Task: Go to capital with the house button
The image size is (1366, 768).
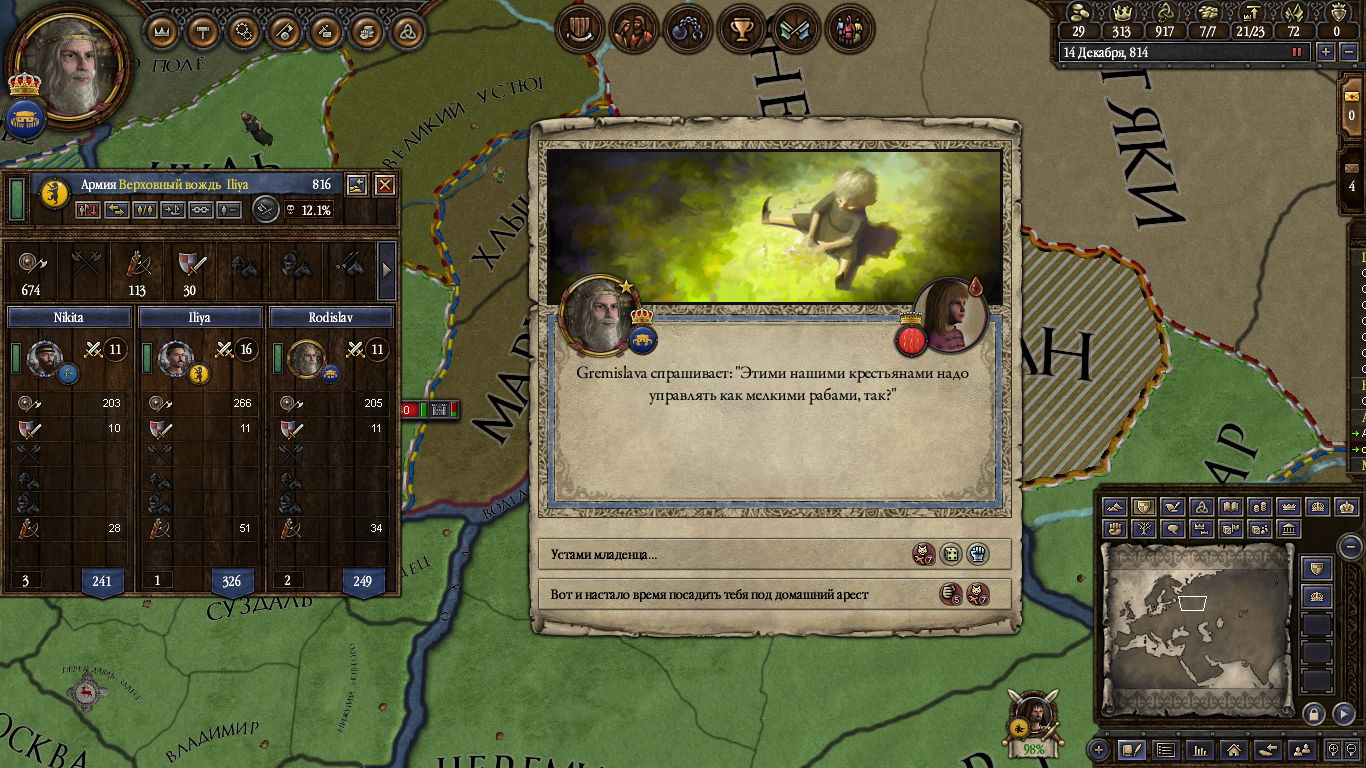Action: tap(1234, 749)
